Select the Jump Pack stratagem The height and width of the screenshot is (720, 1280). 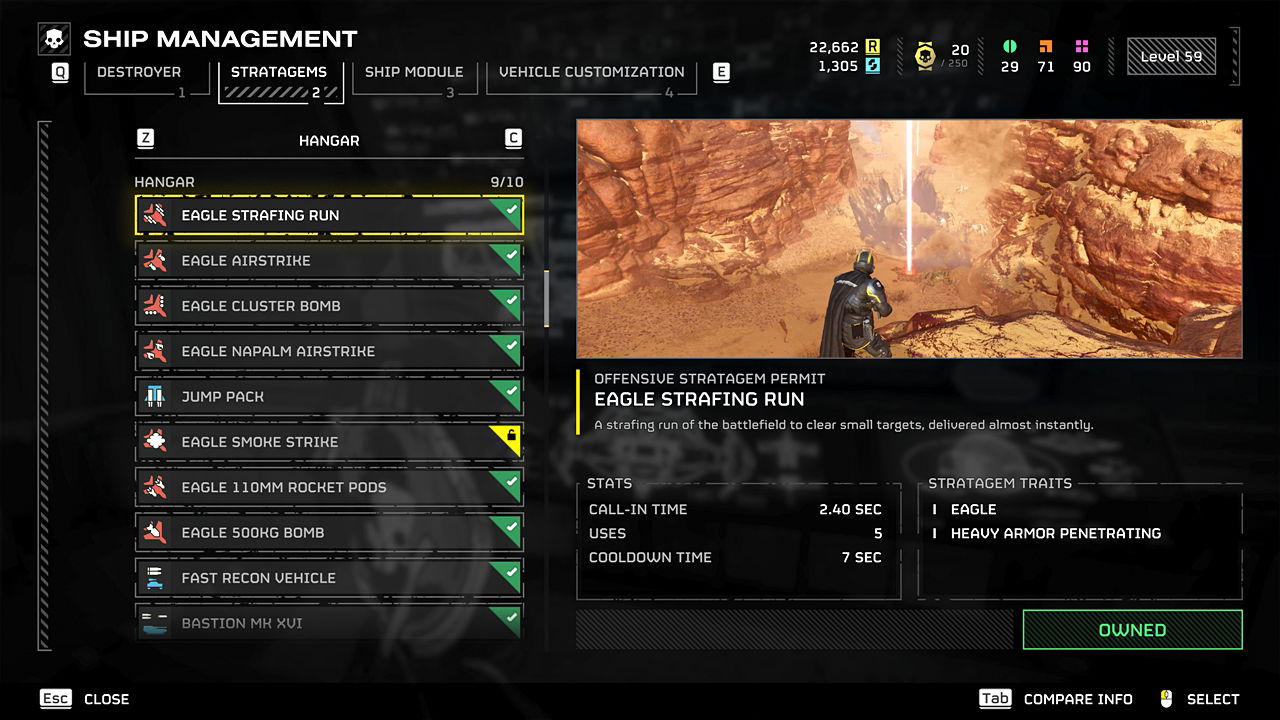point(328,397)
